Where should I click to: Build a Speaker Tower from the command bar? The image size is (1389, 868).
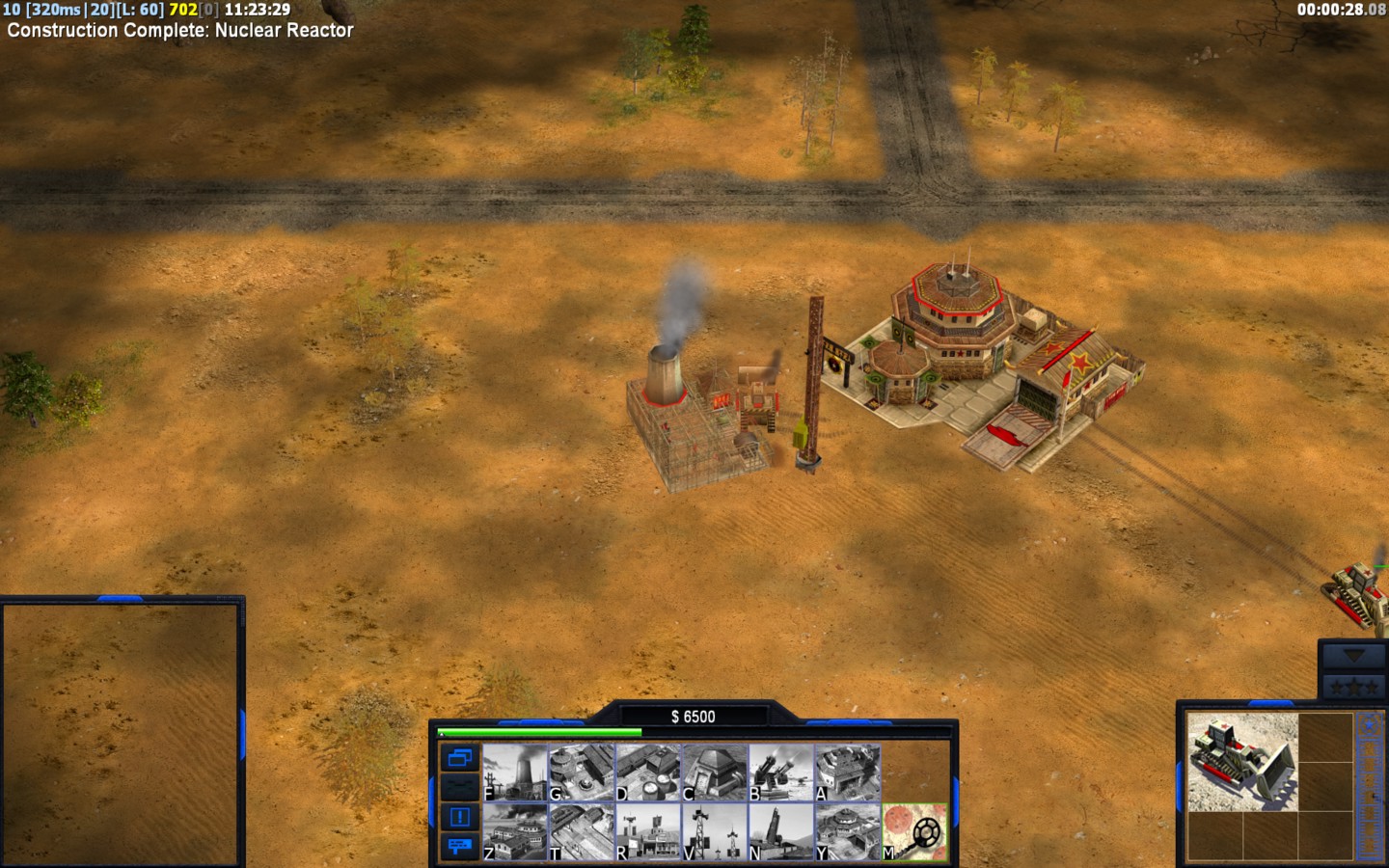tap(715, 831)
